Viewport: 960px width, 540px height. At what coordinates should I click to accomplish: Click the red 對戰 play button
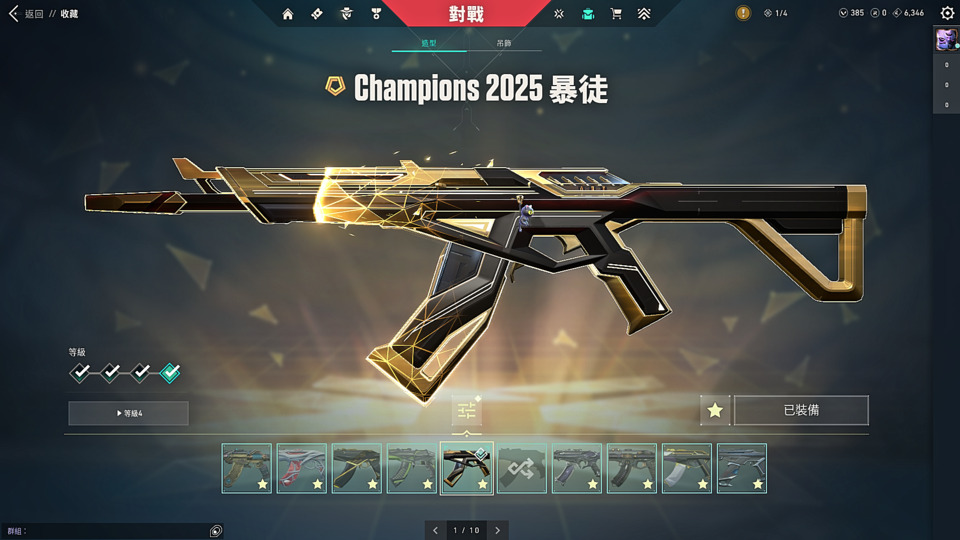pyautogui.click(x=467, y=14)
